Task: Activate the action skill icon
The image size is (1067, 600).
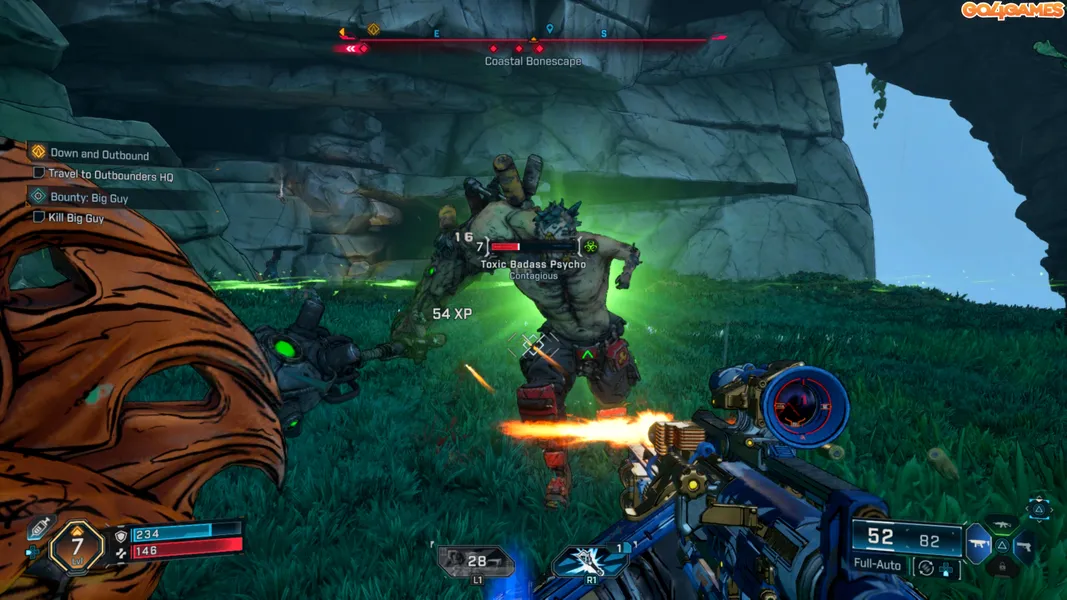Action: (x=591, y=561)
